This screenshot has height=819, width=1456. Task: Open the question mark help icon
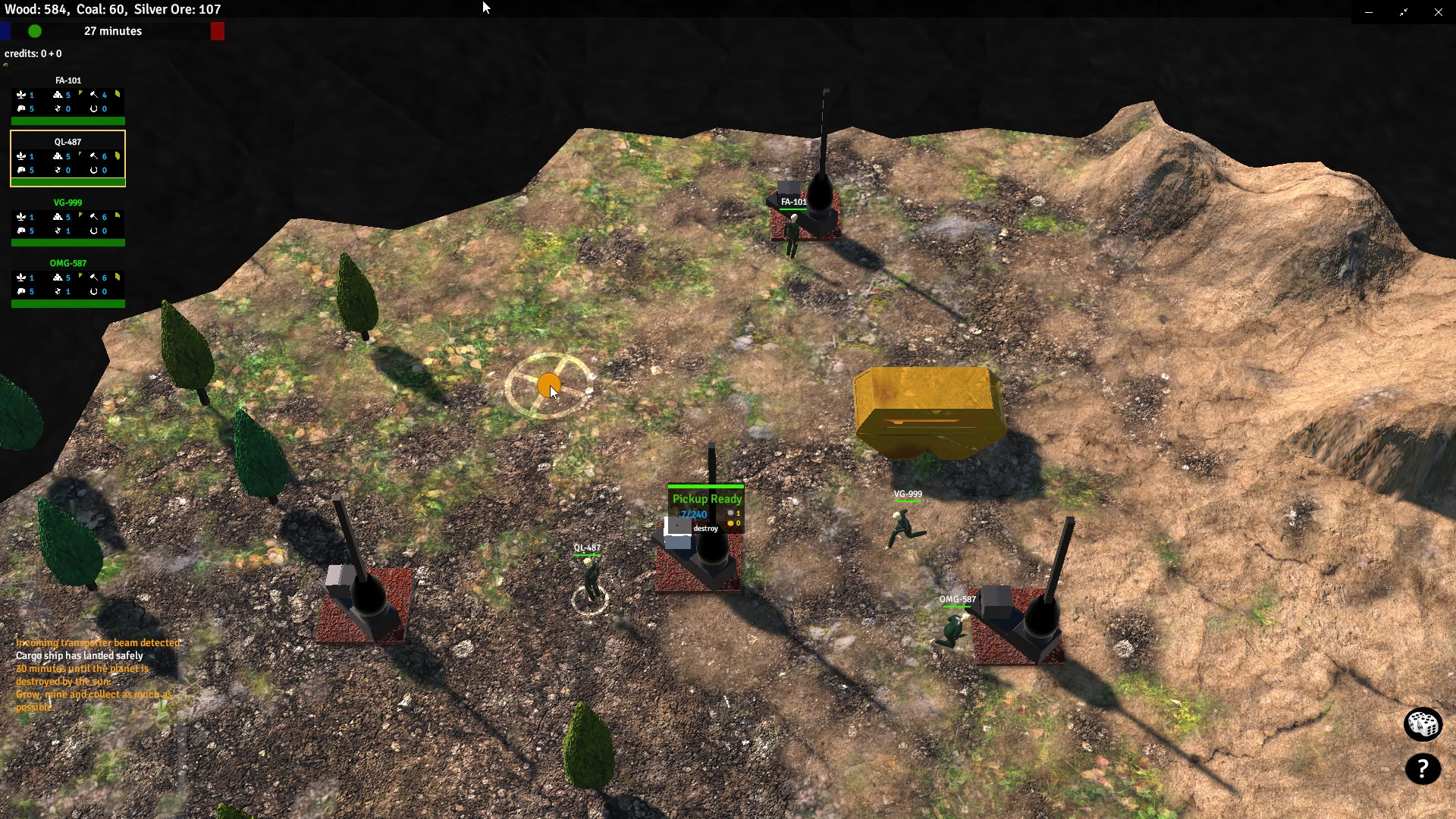coord(1423,770)
